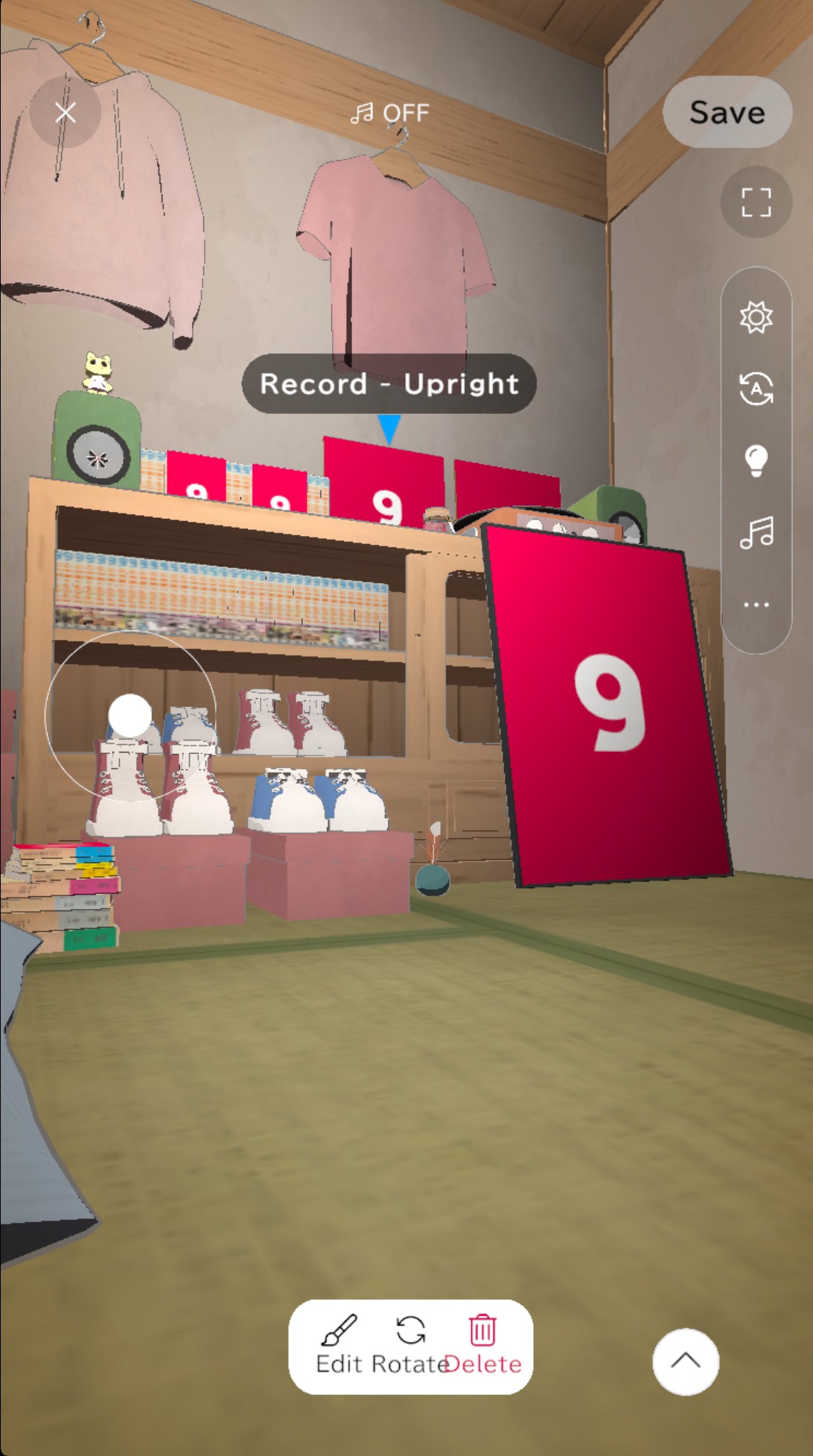Close the room editor with X
813x1456 pixels.
(66, 112)
